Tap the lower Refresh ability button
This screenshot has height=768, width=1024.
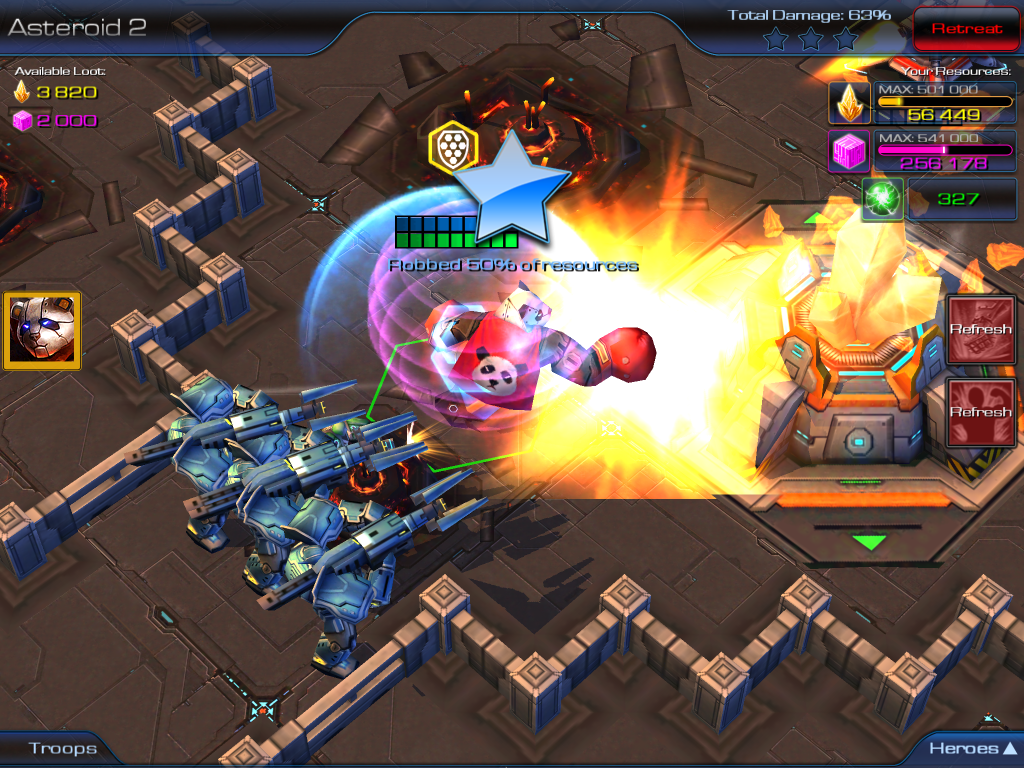click(980, 411)
